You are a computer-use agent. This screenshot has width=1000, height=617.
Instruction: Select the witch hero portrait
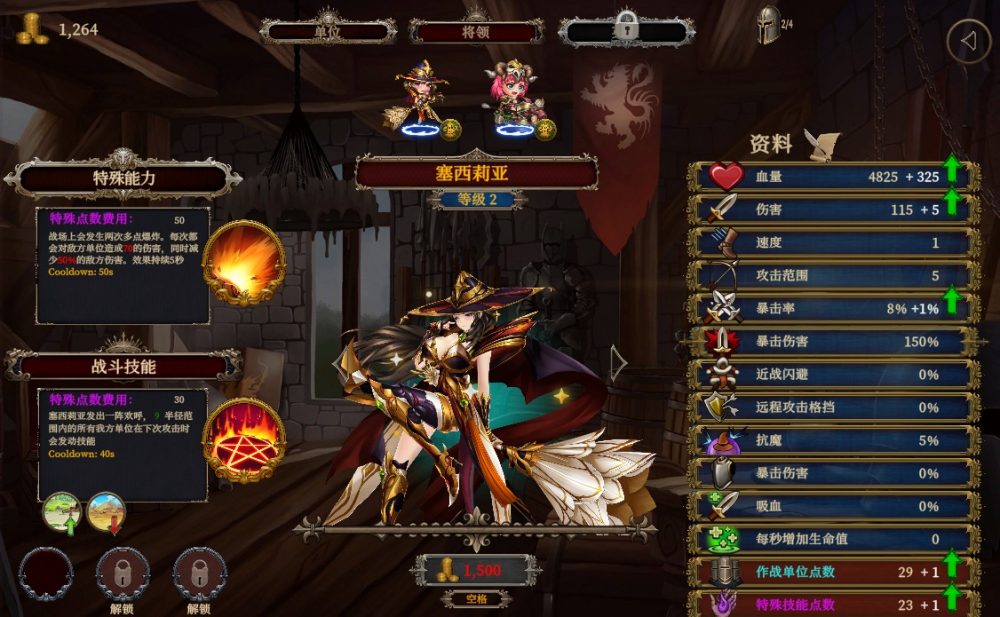coord(423,100)
